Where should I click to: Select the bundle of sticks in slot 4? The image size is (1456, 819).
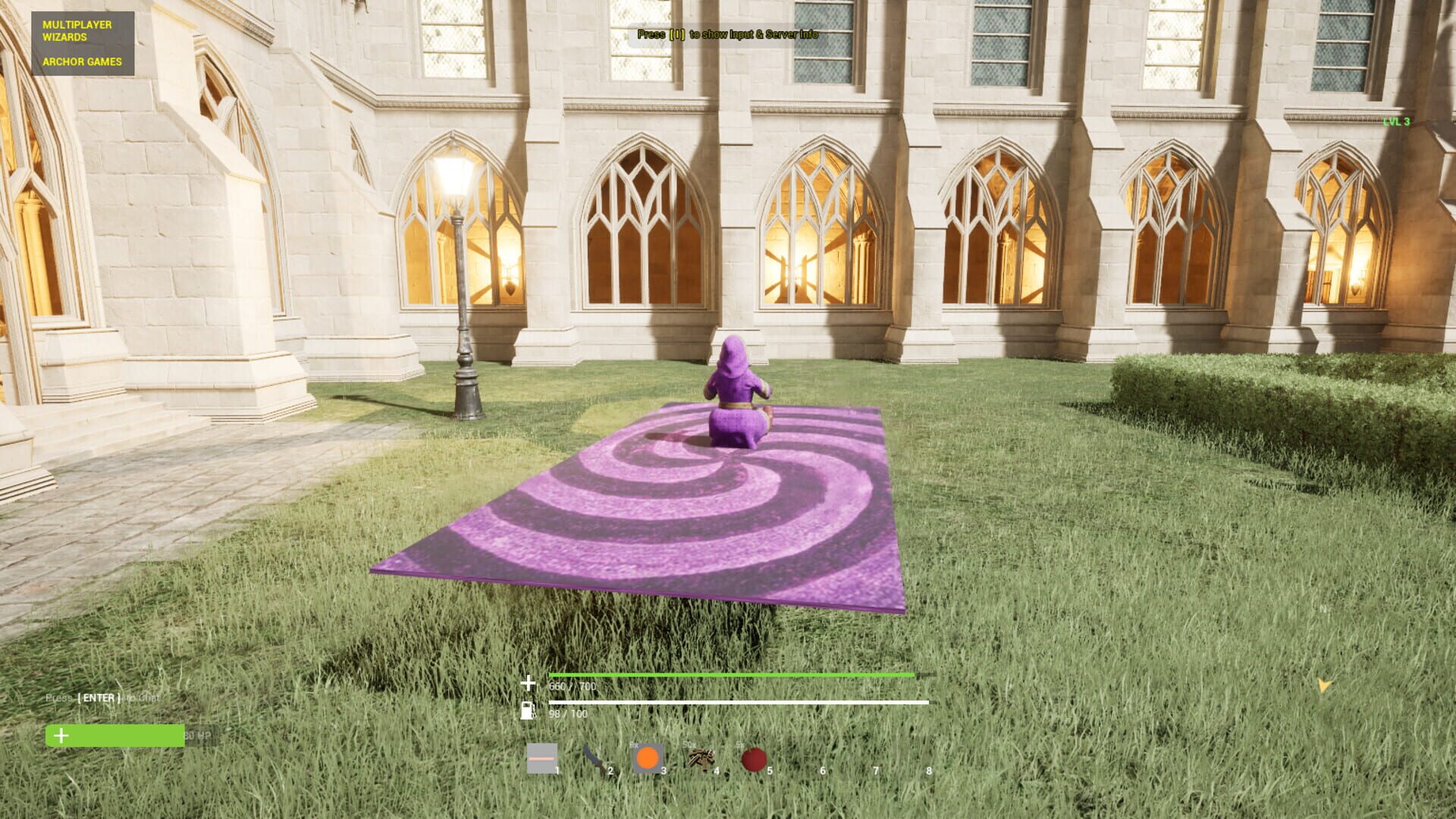[701, 755]
